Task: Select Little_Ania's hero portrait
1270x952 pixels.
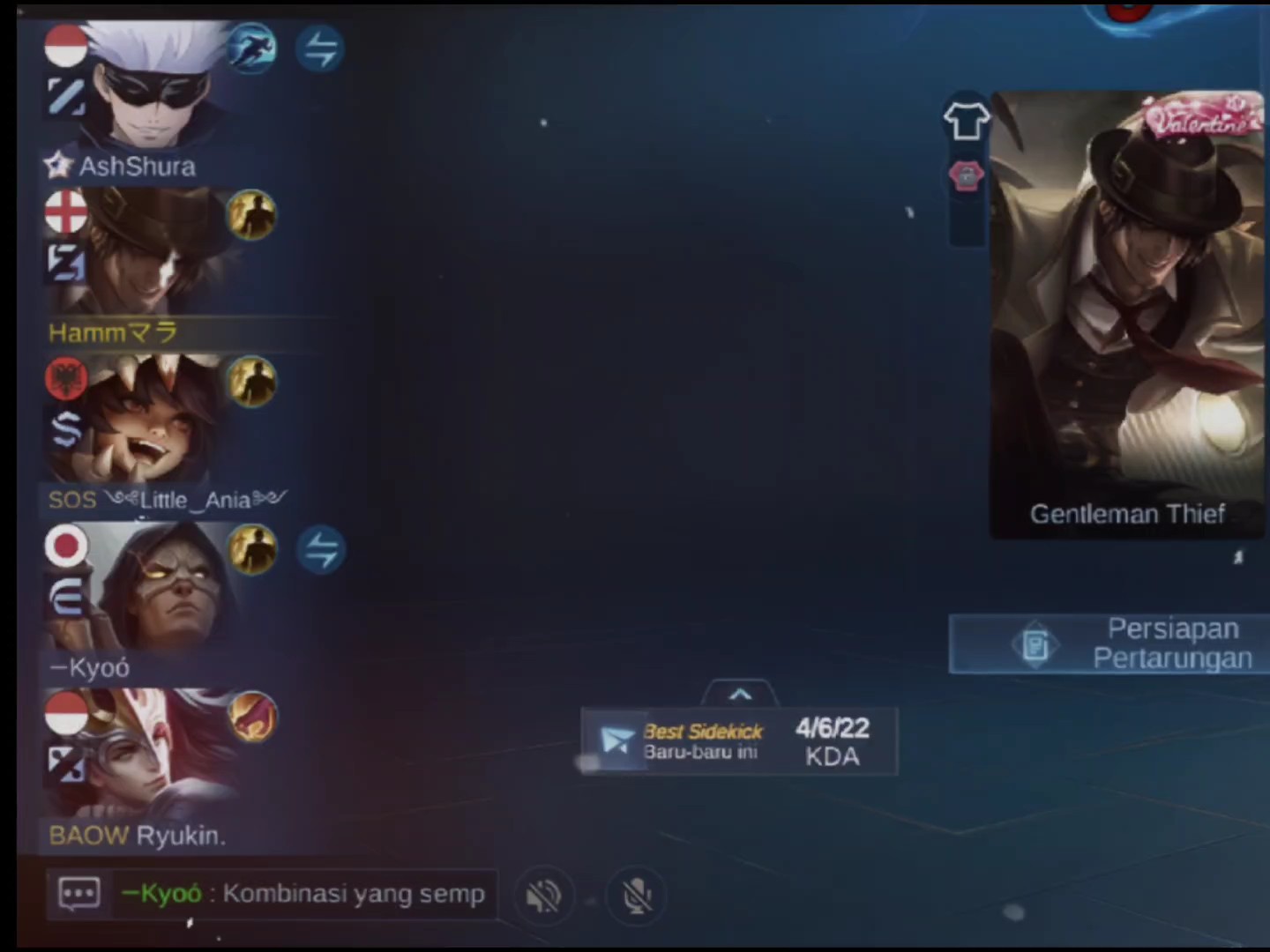Action: (x=154, y=421)
